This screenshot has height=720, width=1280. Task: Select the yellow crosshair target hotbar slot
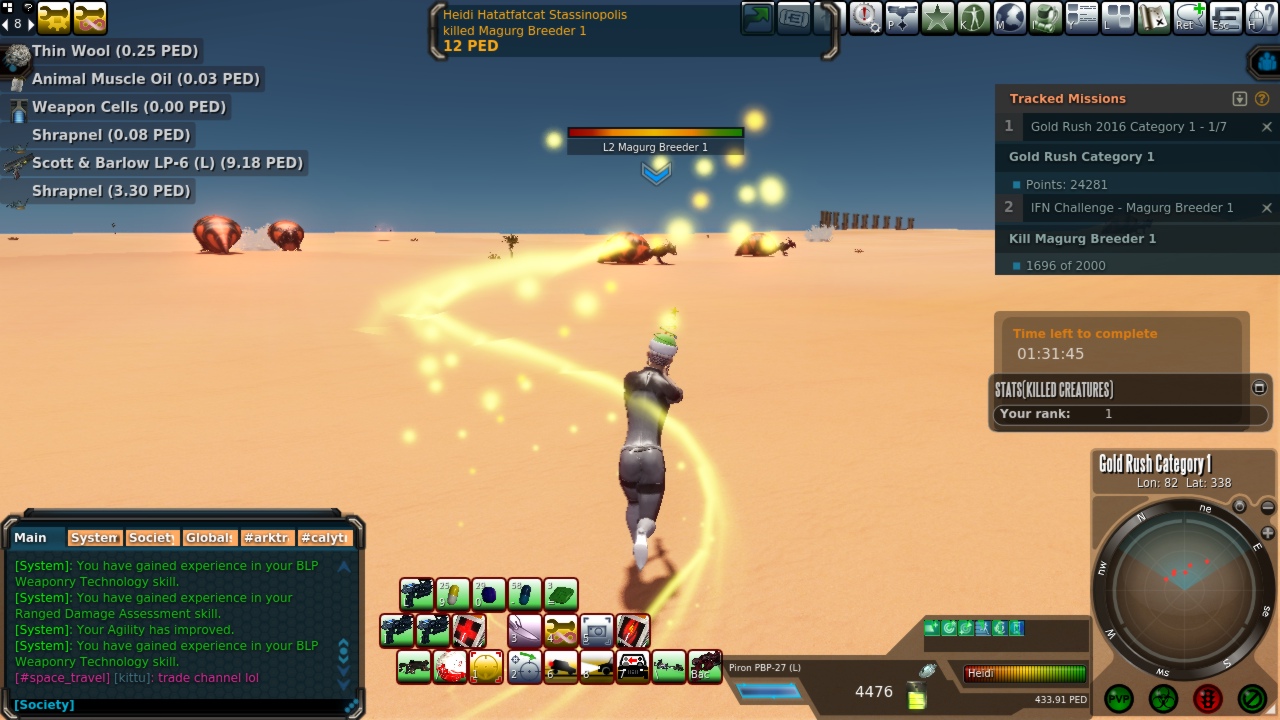point(486,666)
